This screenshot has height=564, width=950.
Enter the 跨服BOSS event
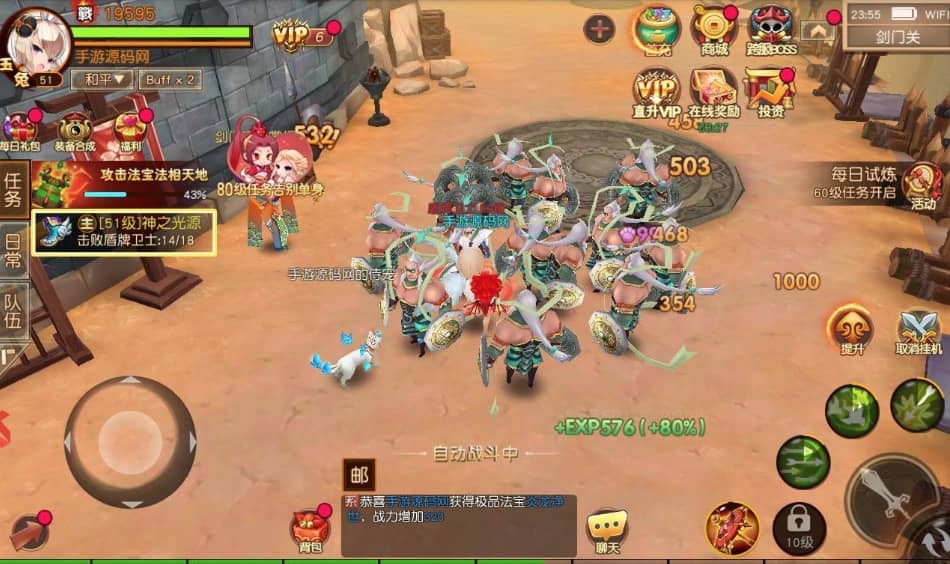tap(771, 31)
